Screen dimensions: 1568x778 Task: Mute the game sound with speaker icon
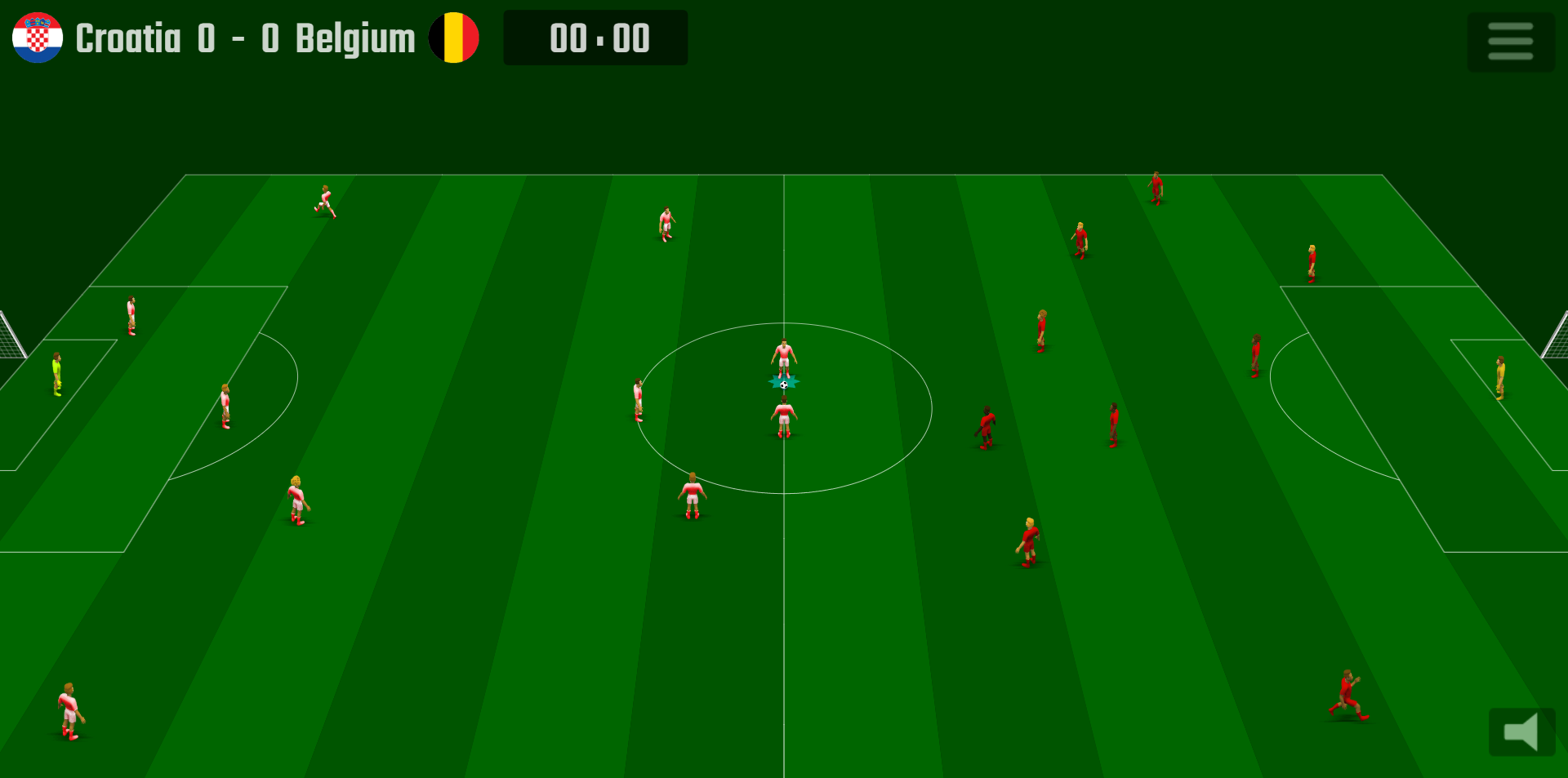1522,732
